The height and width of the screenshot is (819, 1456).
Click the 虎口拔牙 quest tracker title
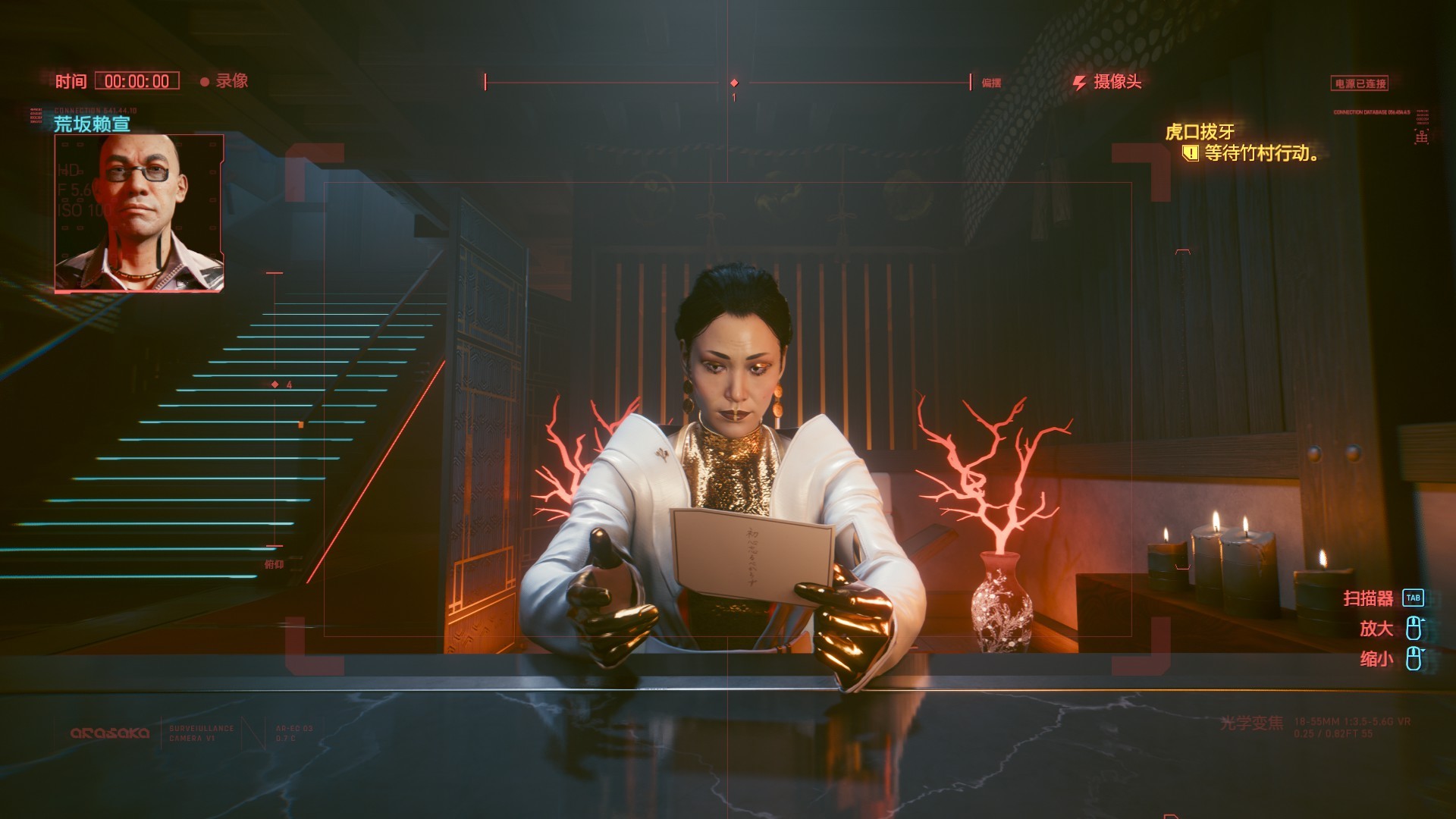pos(1200,132)
